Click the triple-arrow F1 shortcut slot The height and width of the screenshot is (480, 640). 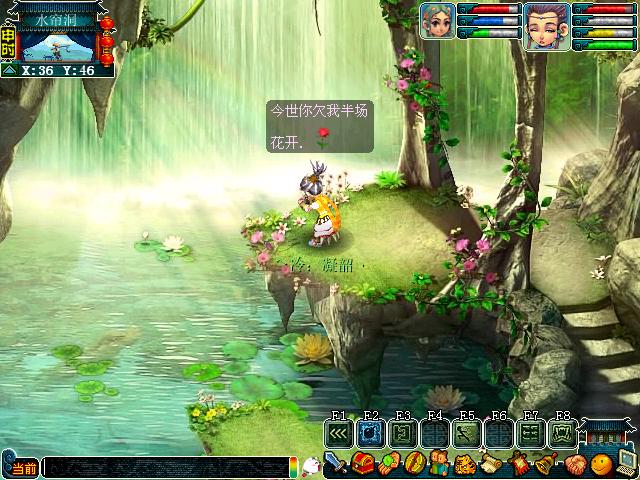[339, 434]
